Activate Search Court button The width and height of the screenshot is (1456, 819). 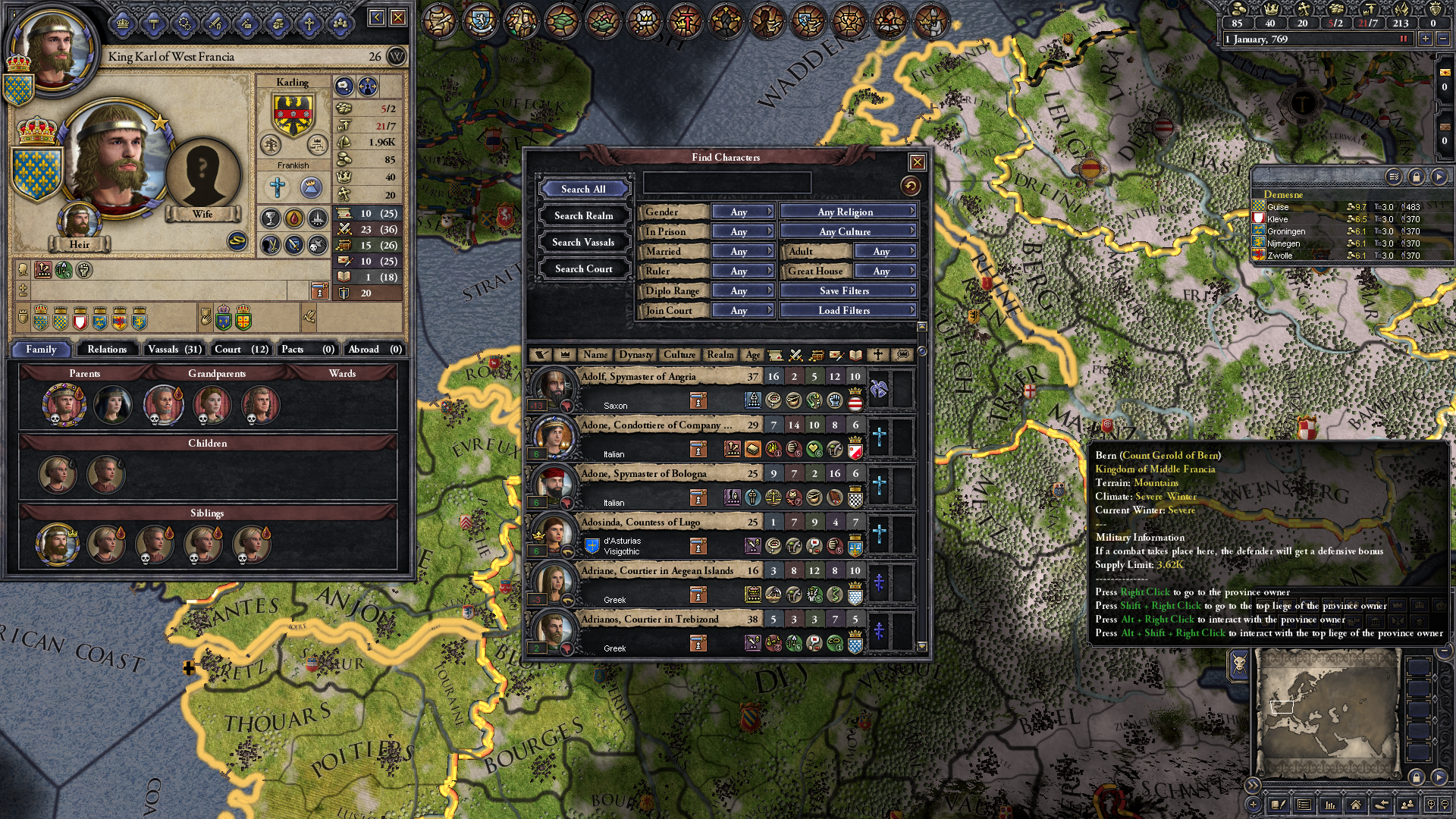(583, 268)
